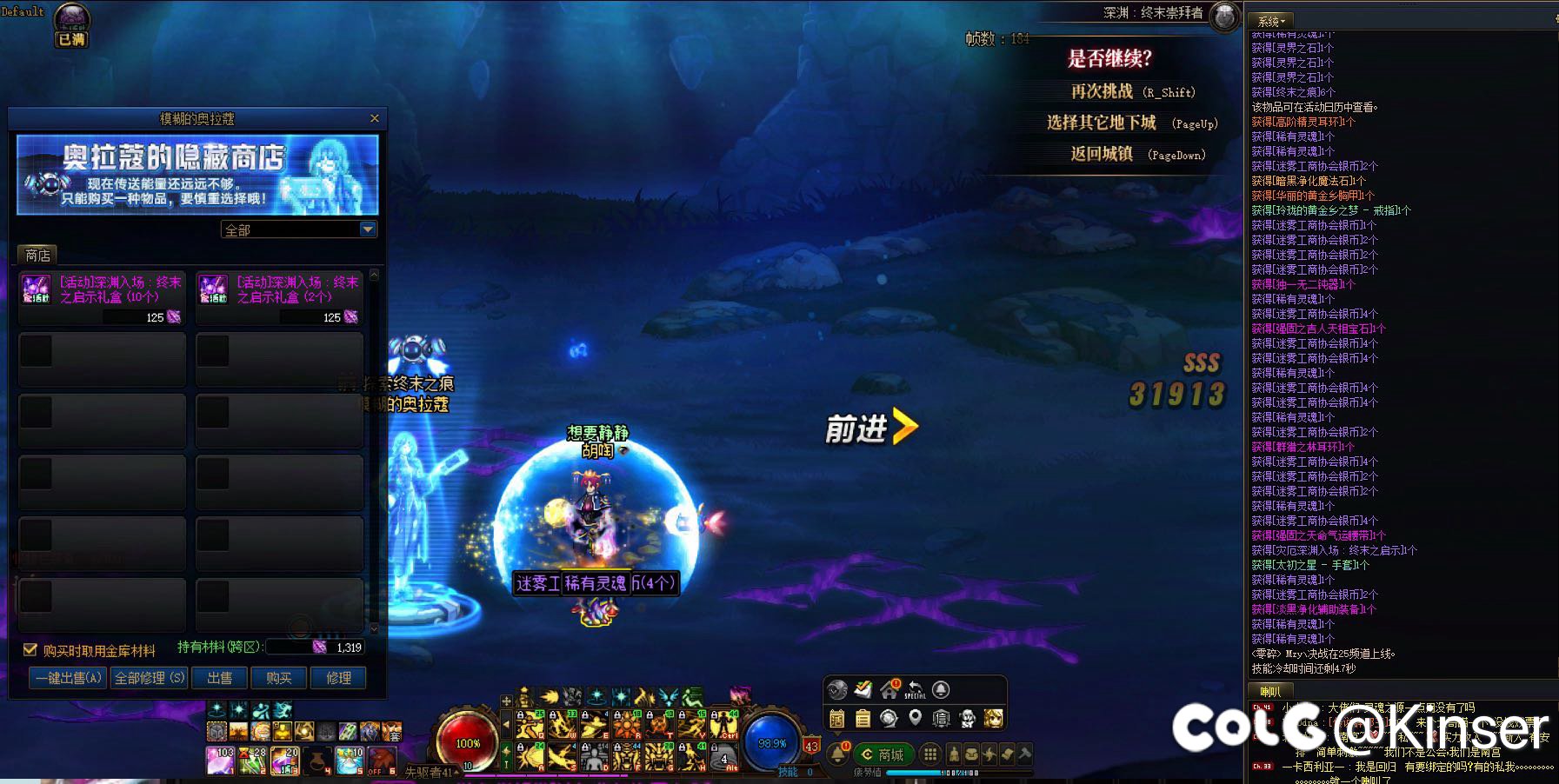Open the 活 event calendar icon

coord(836,719)
